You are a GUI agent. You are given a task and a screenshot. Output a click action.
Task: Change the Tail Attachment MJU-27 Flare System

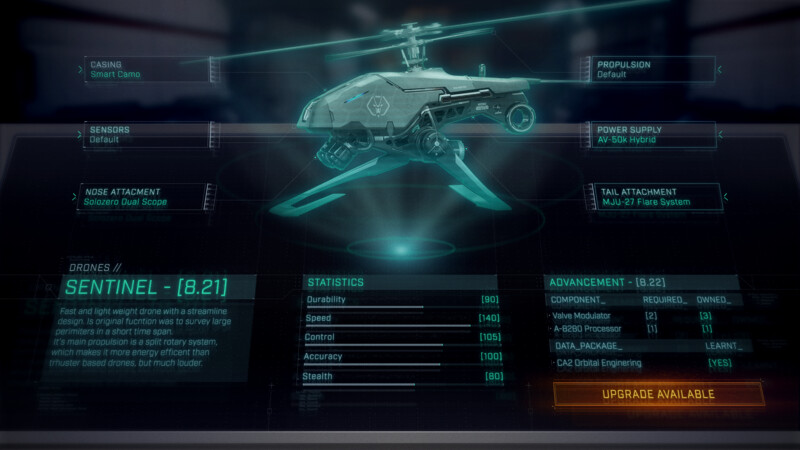point(654,197)
